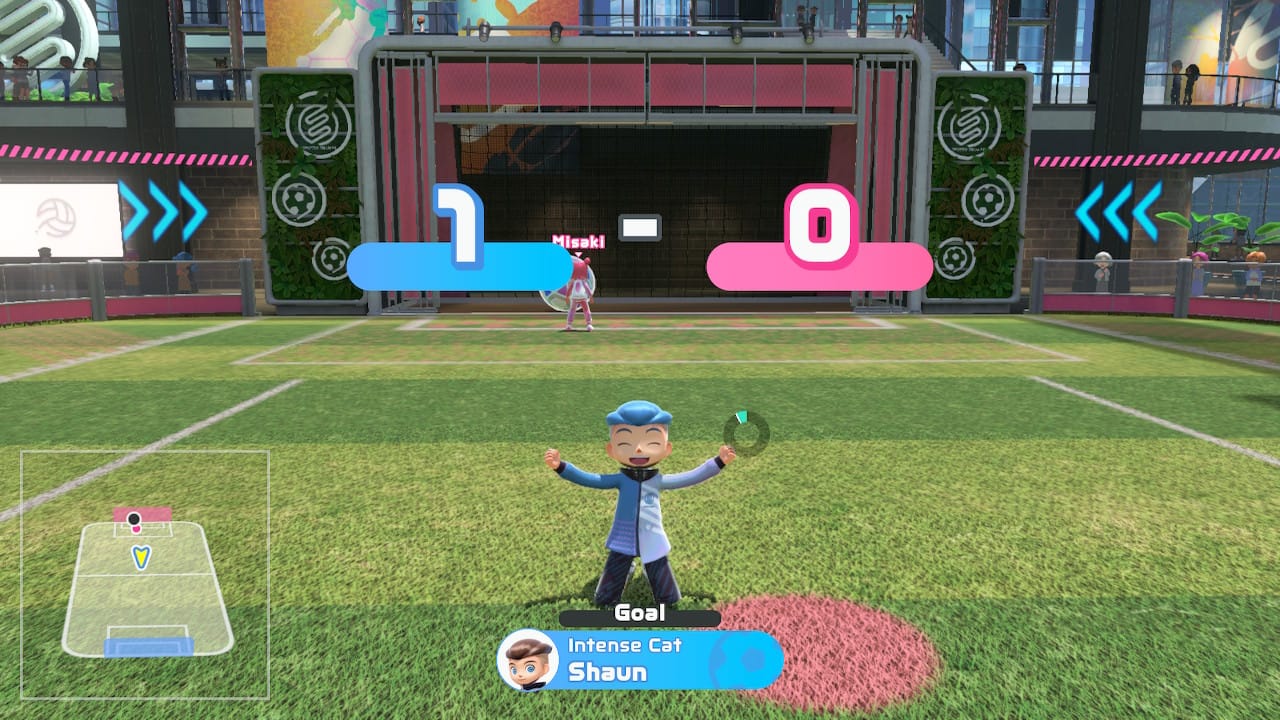
Task: Open the Goal banner
Action: tap(640, 614)
